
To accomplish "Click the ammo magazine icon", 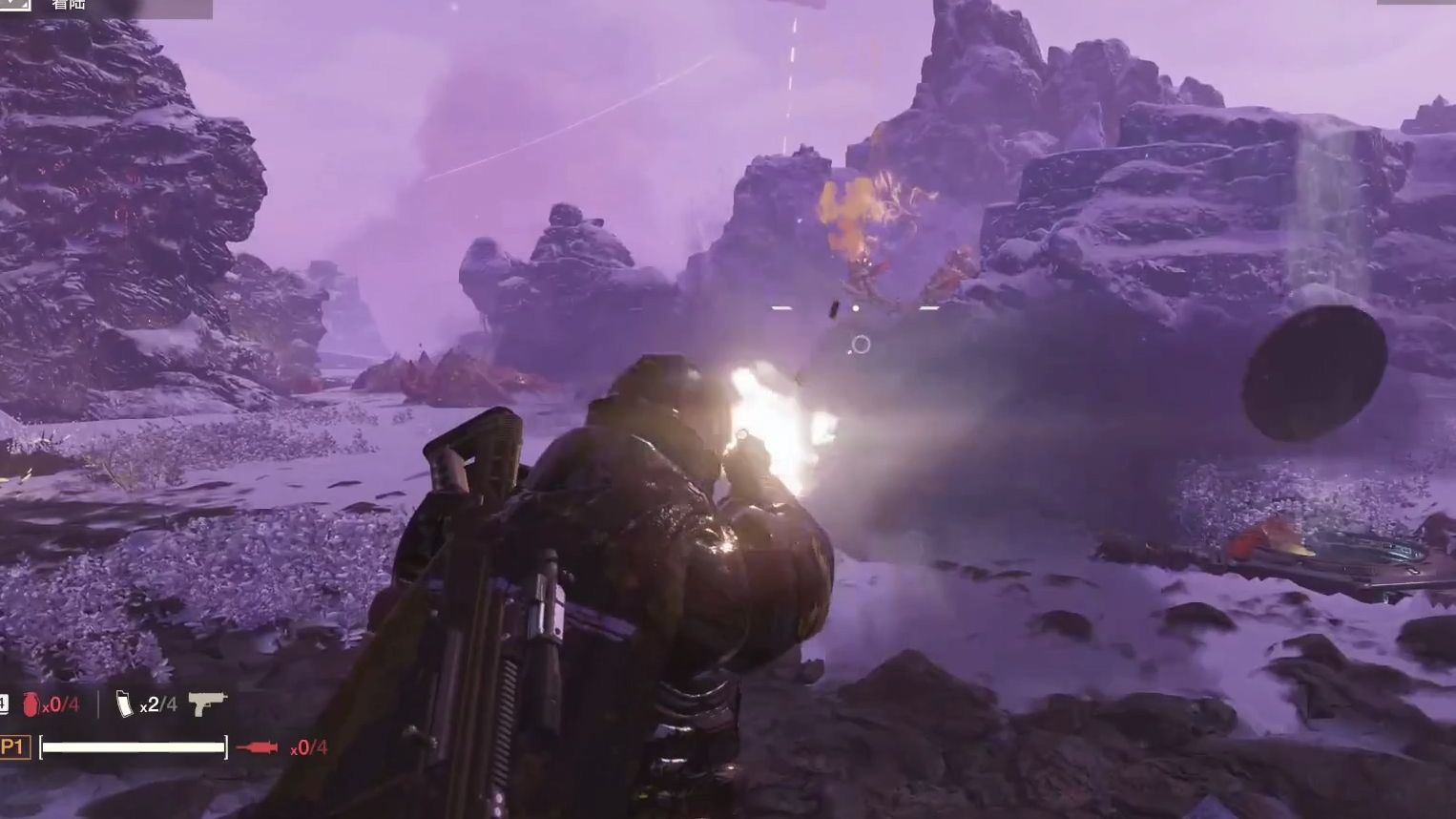I will coord(124,704).
